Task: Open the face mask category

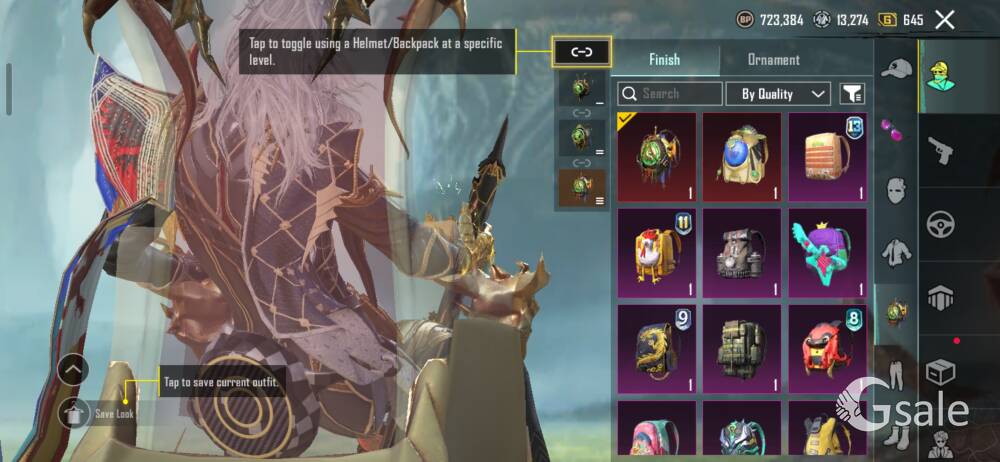Action: [x=896, y=190]
